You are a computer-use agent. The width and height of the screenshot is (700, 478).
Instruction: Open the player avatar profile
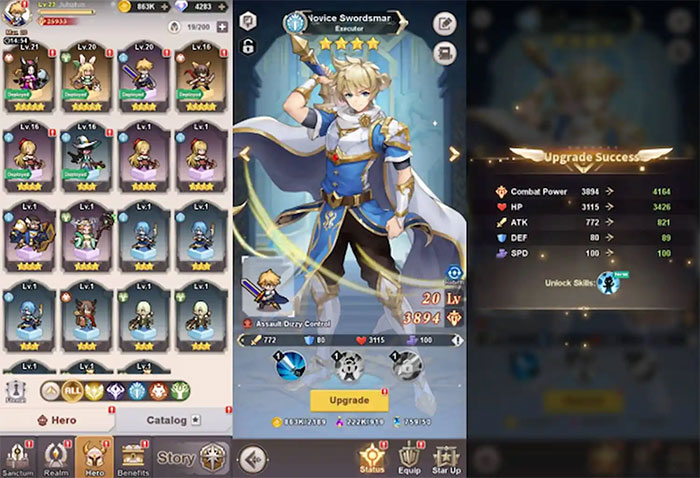[x=16, y=13]
